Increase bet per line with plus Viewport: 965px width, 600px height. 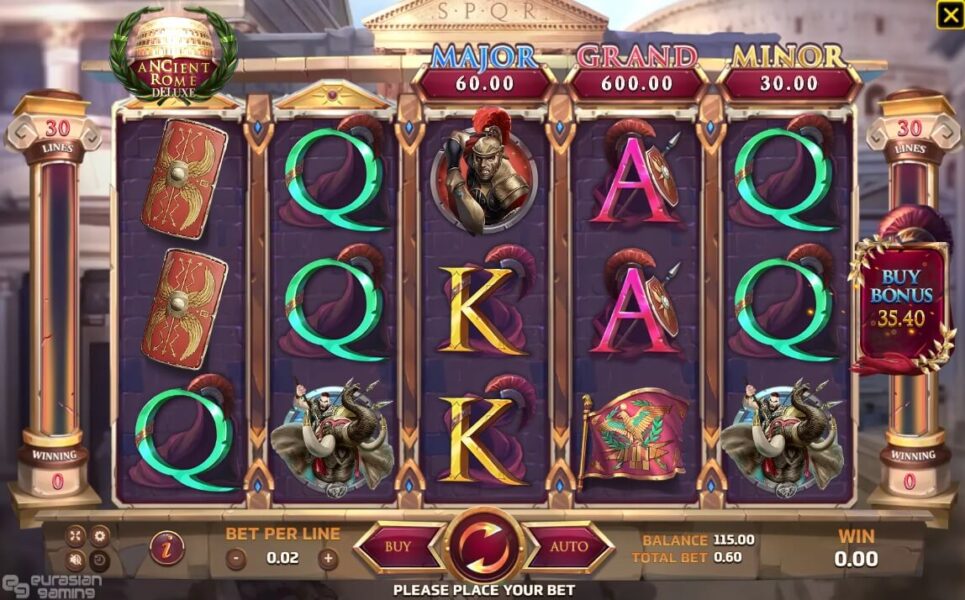328,558
